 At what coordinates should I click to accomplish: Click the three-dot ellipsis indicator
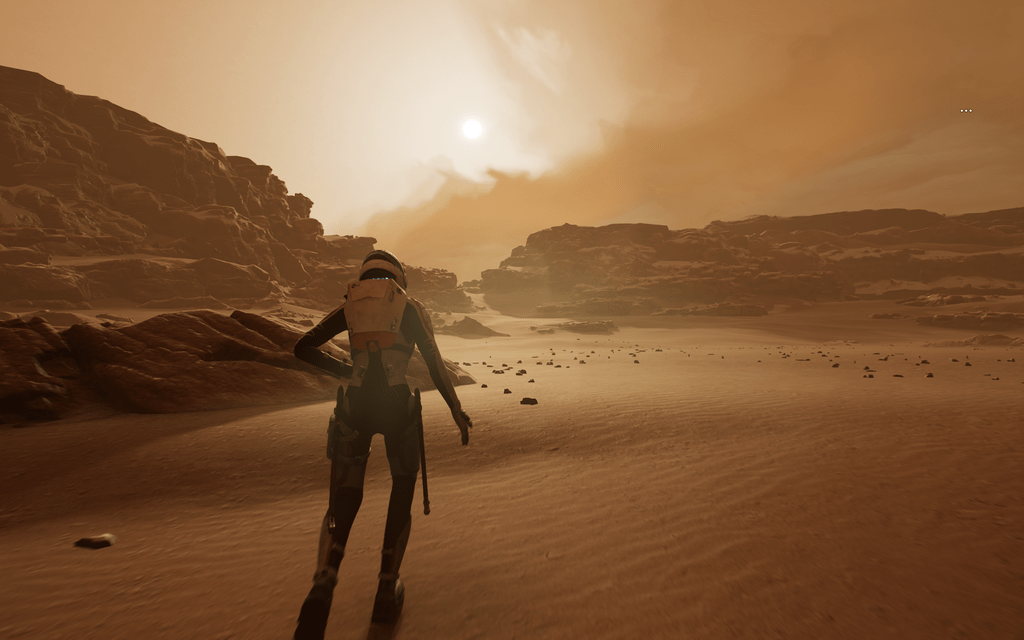pos(966,110)
